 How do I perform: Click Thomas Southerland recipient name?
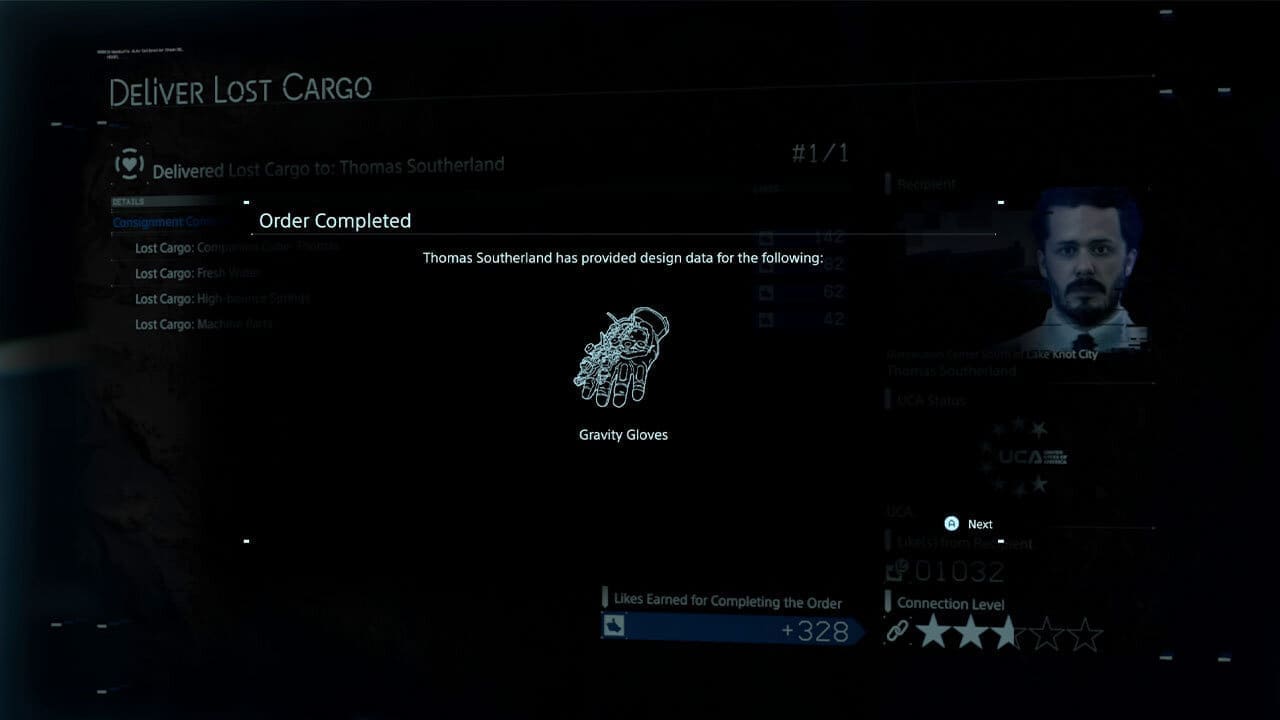tap(954, 370)
